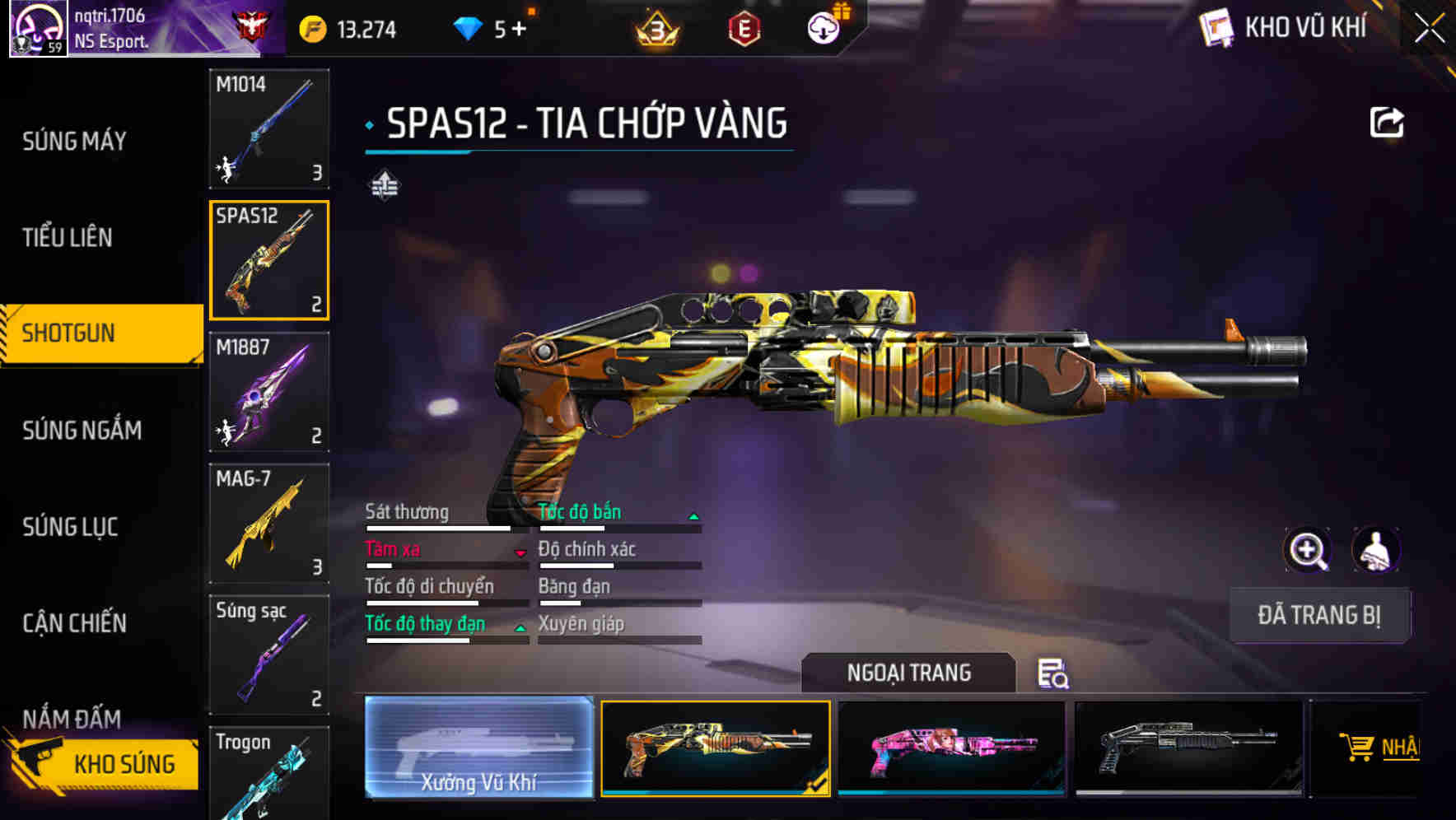The image size is (1456, 820).
Task: Click the ĐÃ TRANG BỊ button
Action: click(1318, 615)
